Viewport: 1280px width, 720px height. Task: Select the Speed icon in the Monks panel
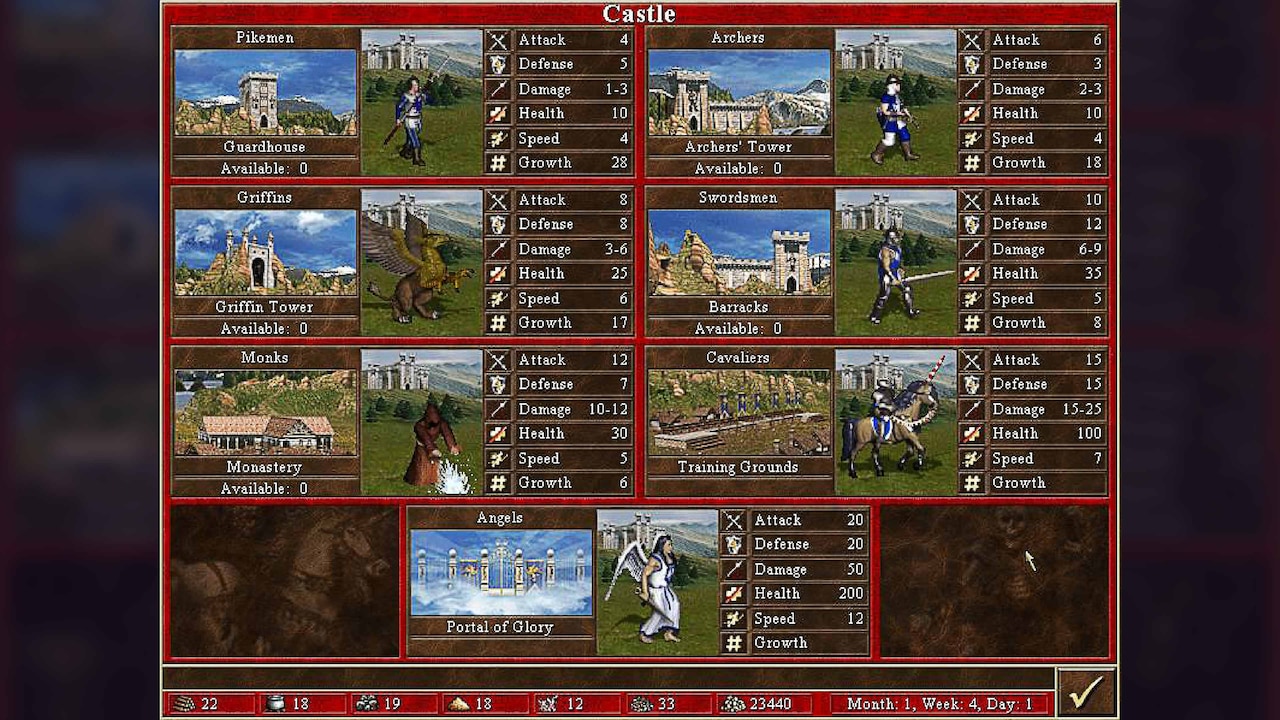pos(498,458)
